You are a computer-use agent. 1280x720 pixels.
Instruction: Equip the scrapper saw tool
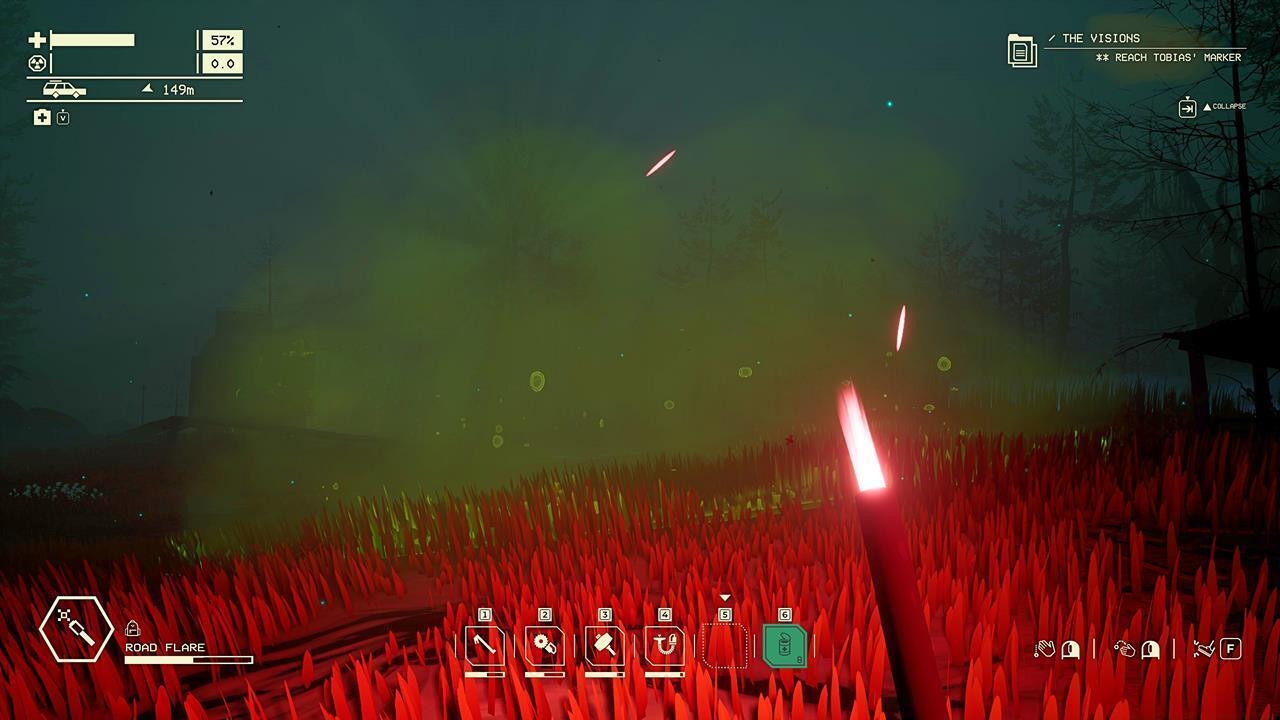coord(545,645)
